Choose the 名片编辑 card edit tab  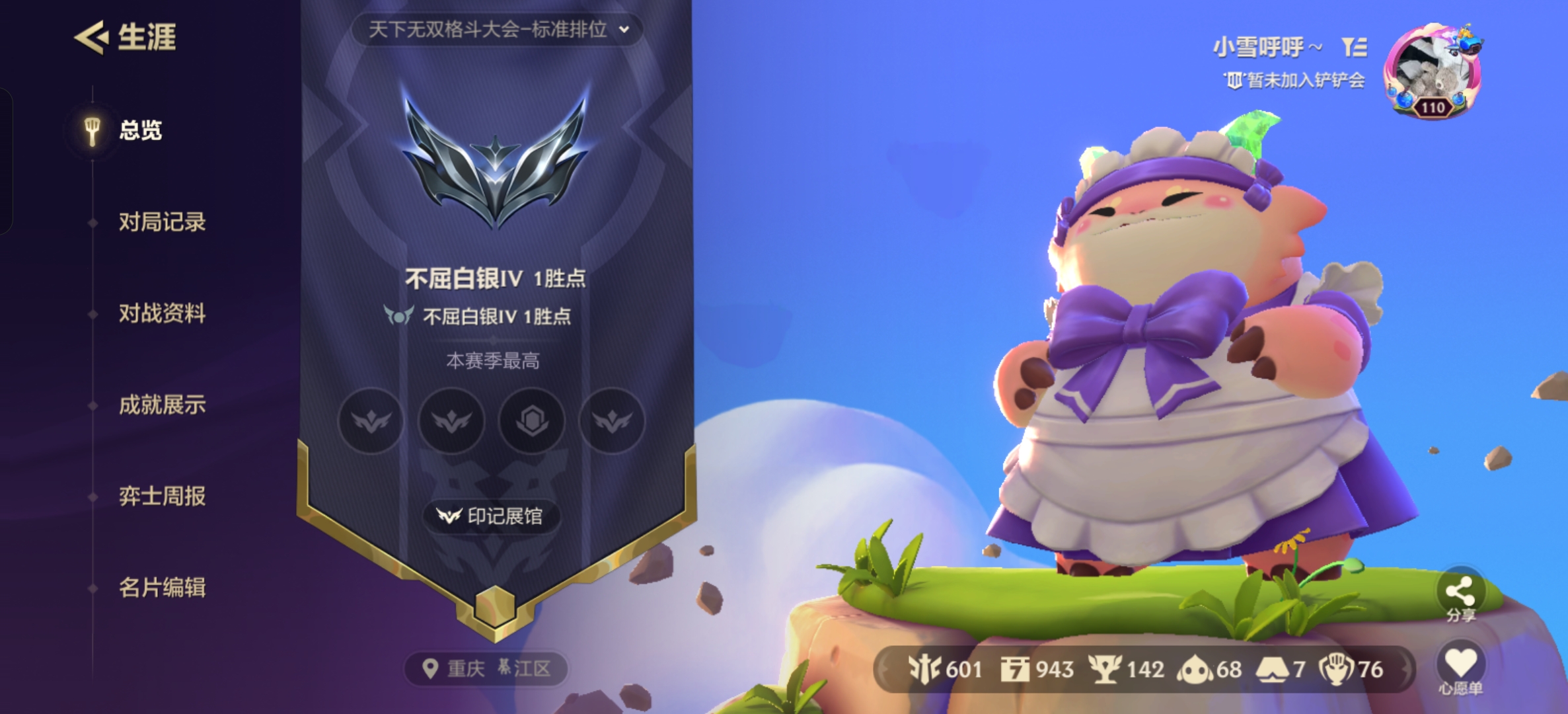(x=162, y=587)
